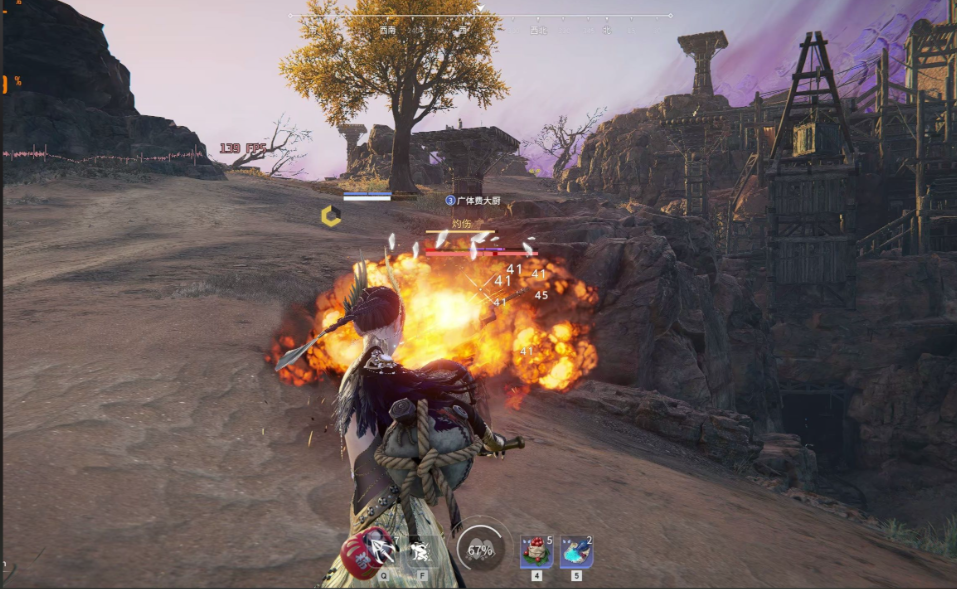Use the blue potion flask item slot
The width and height of the screenshot is (957, 589).
[576, 551]
